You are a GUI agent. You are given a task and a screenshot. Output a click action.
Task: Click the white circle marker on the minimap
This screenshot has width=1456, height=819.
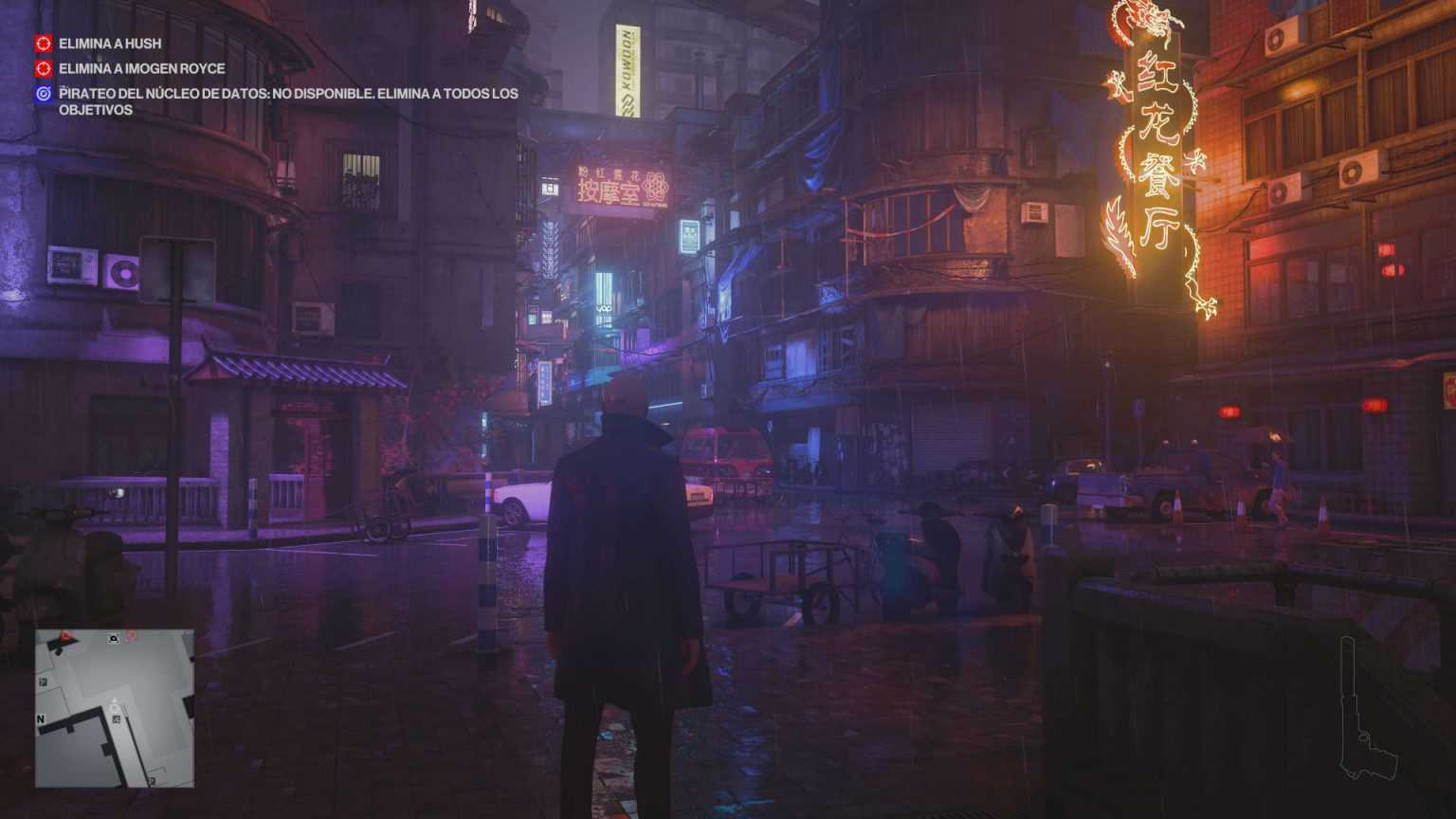114,708
